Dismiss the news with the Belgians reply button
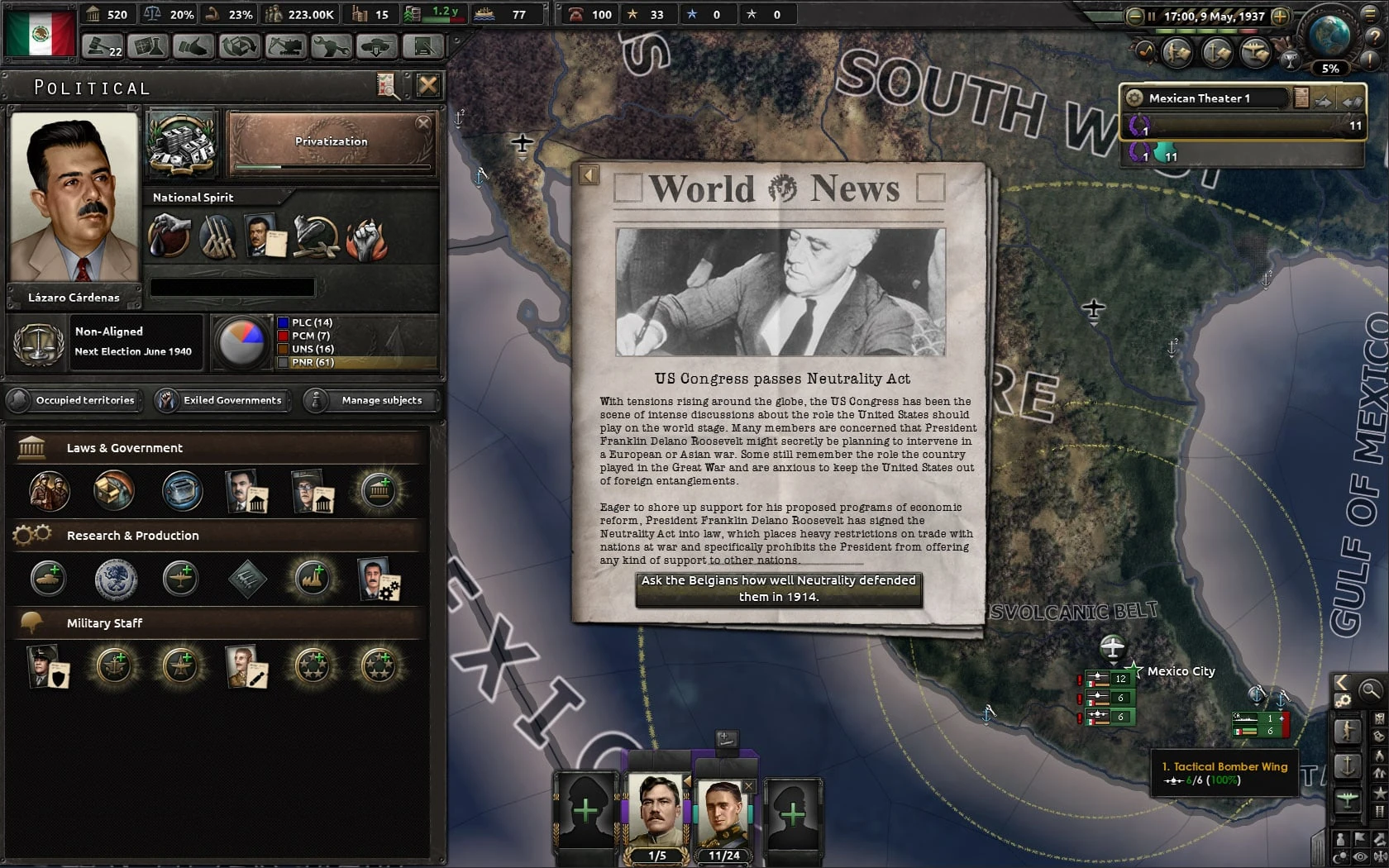 pyautogui.click(x=778, y=589)
